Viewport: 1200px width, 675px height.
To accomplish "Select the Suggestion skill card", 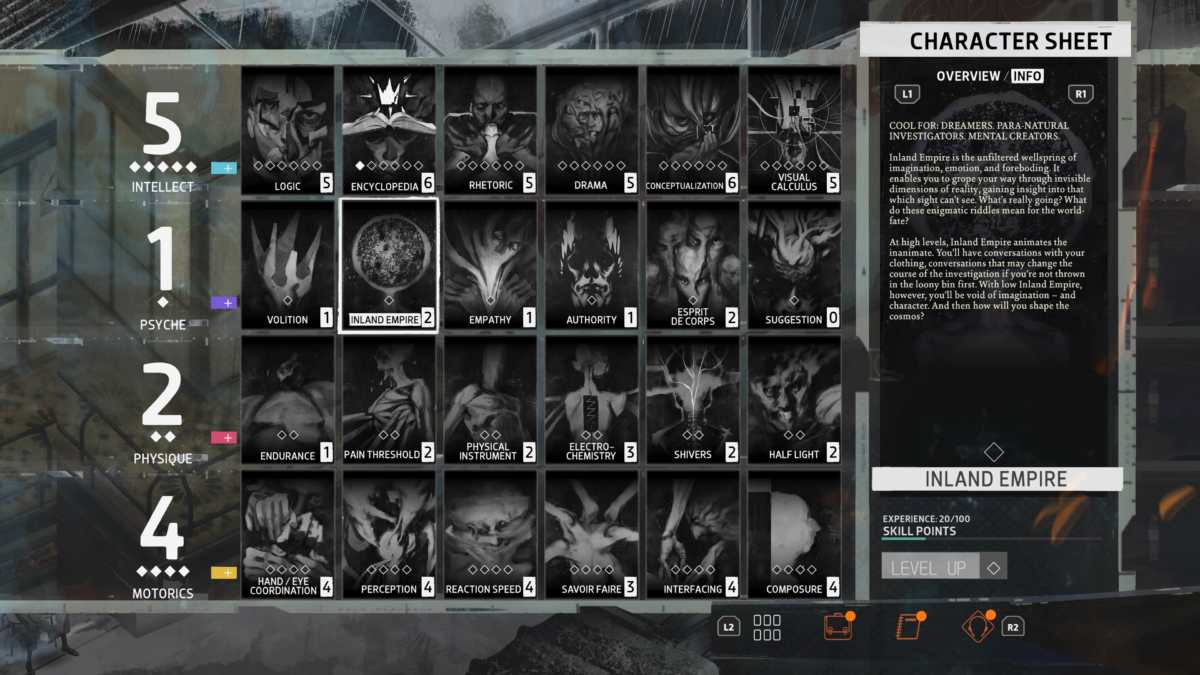I will pos(794,265).
